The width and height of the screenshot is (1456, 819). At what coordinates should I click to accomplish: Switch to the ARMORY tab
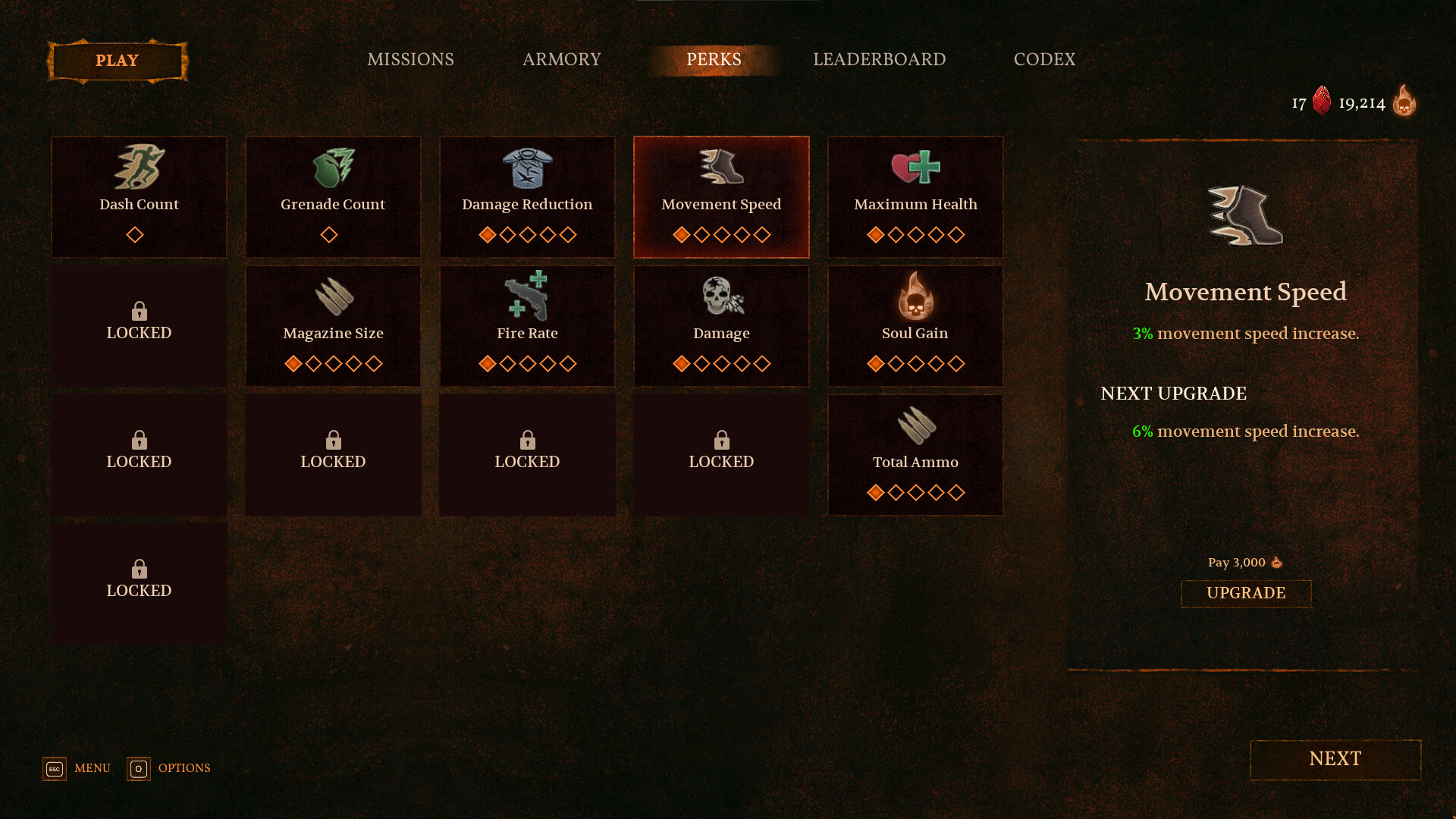pos(561,59)
